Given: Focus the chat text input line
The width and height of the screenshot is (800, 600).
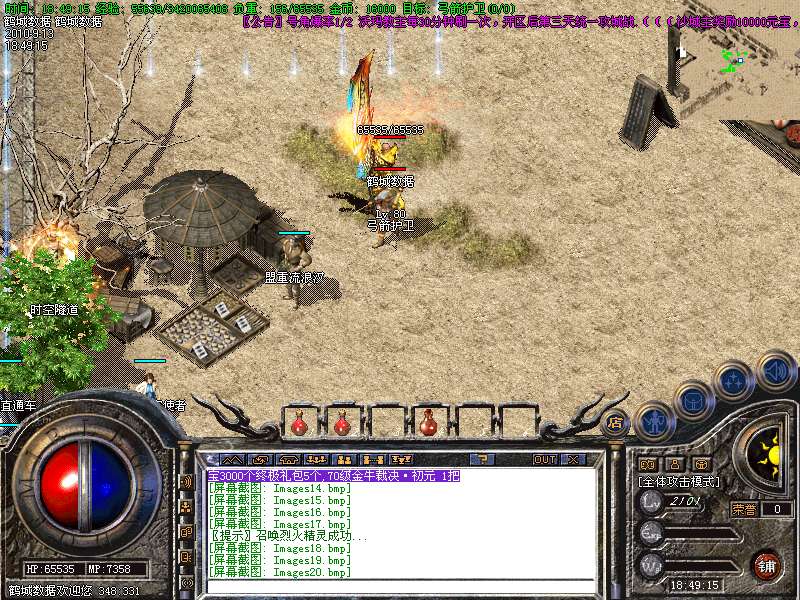Looking at the screenshot, I should (400, 585).
